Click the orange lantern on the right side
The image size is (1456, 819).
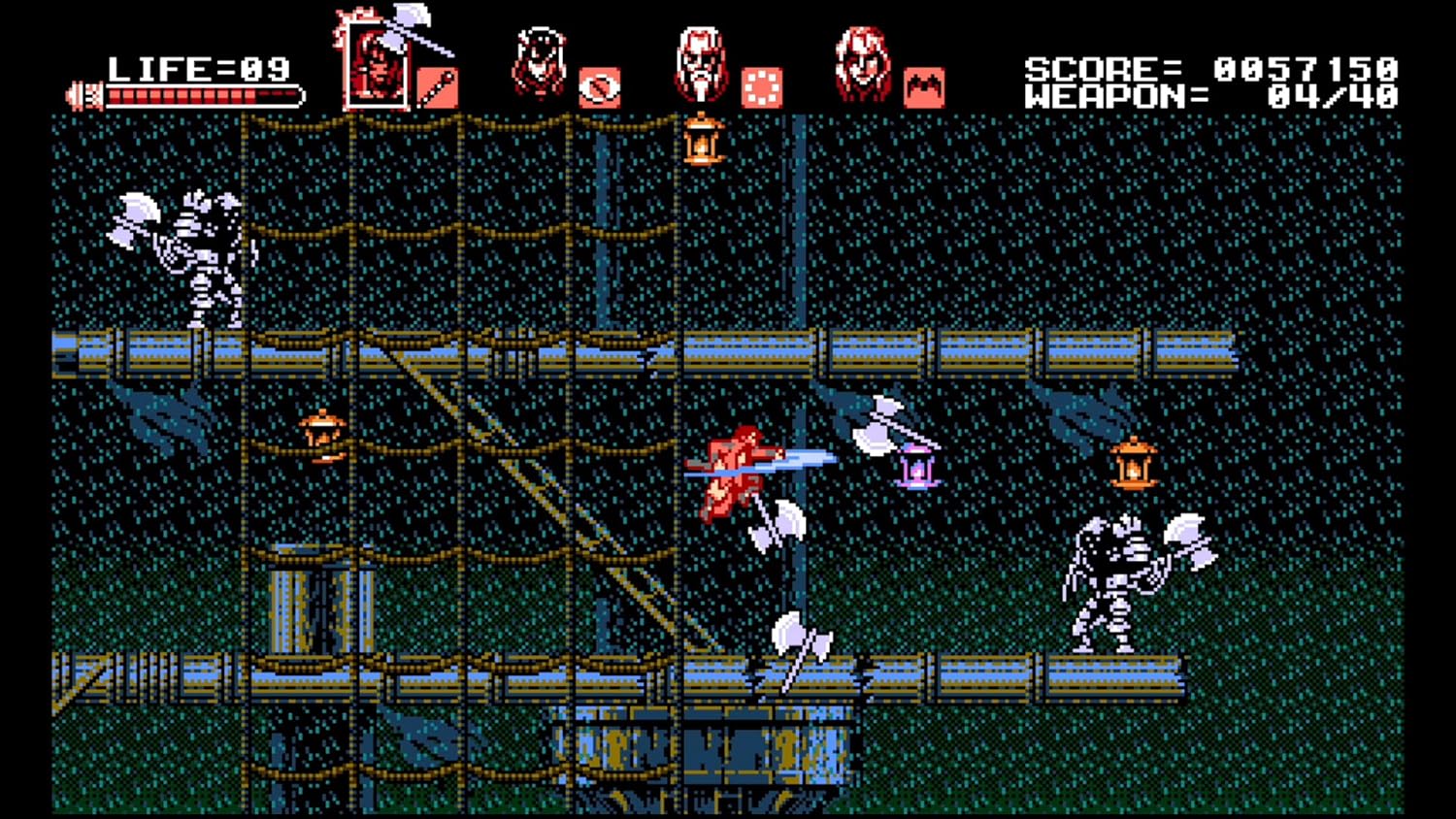click(1134, 464)
